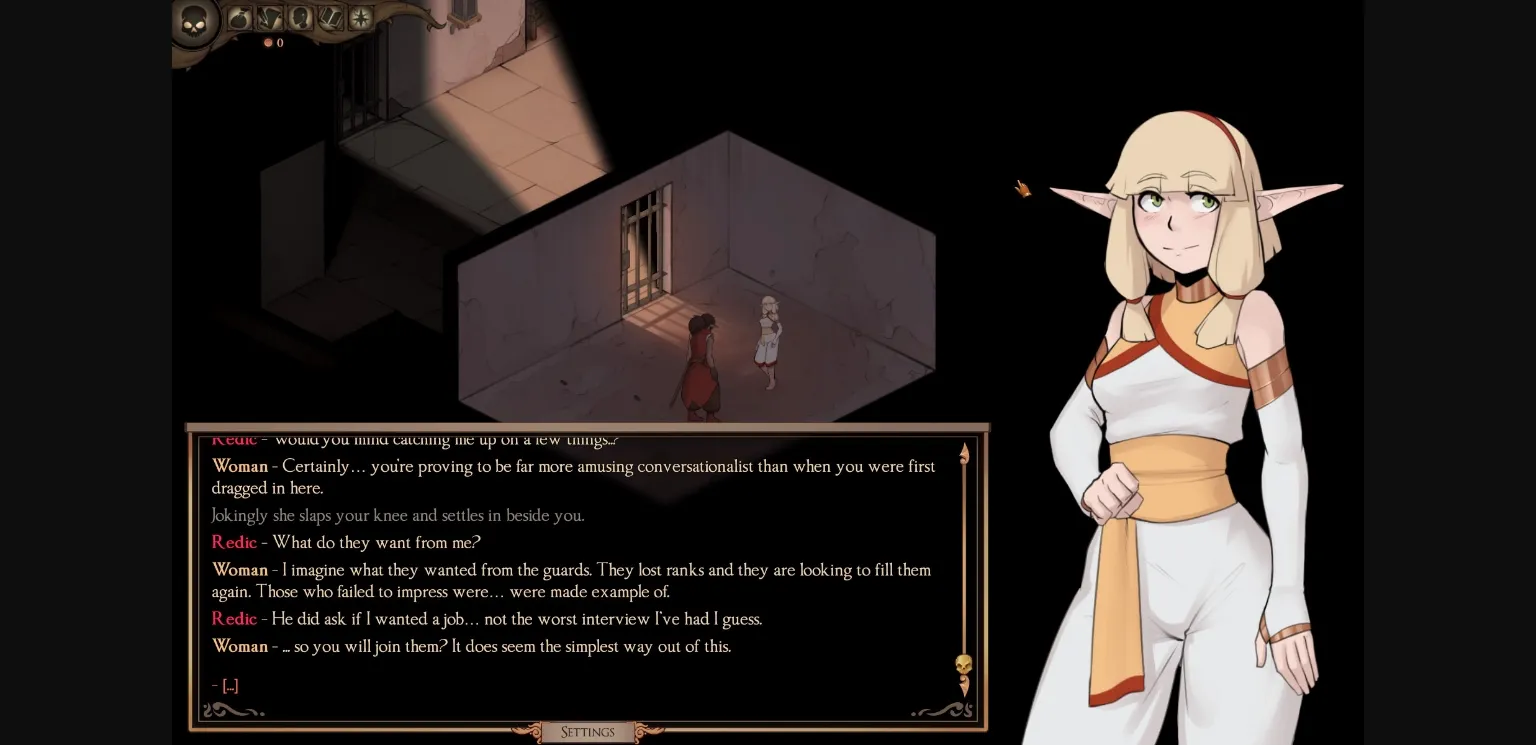Choose the [...] dialogue option
The width and height of the screenshot is (1536, 745).
click(x=229, y=685)
